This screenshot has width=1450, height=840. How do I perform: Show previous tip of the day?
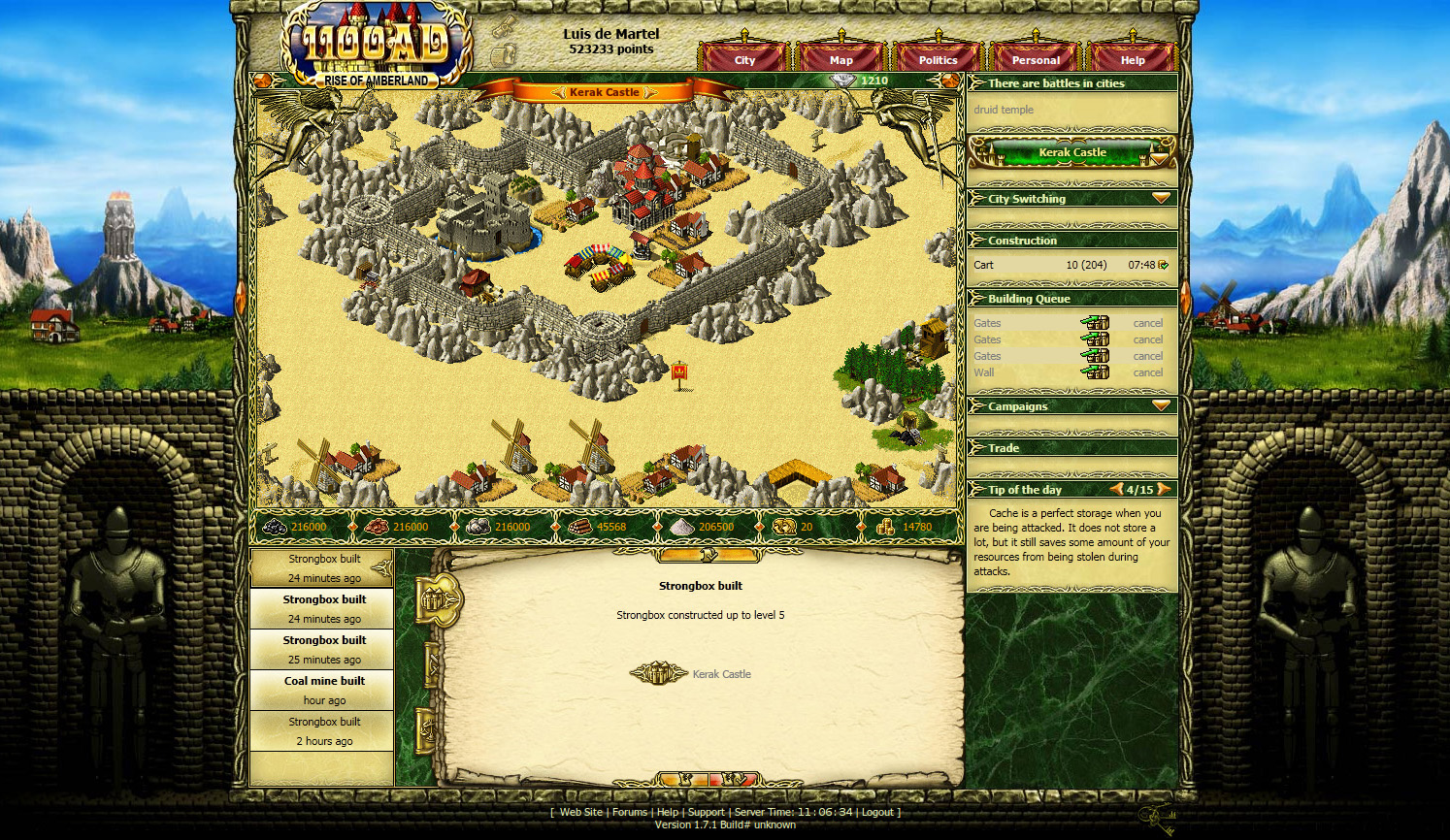click(x=1116, y=489)
